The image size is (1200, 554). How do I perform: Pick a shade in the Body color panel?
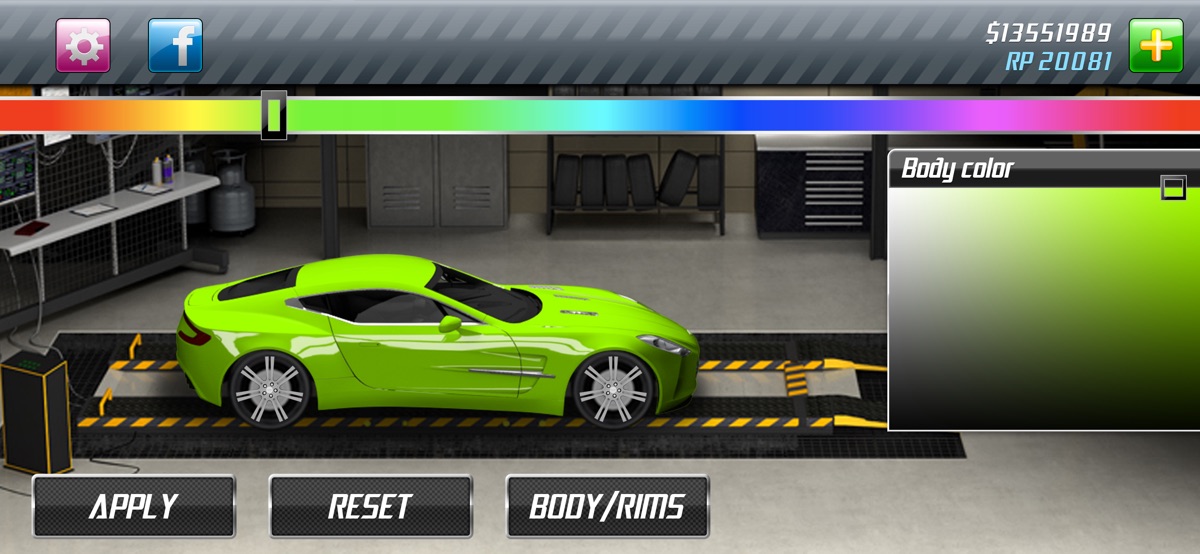[1040, 310]
